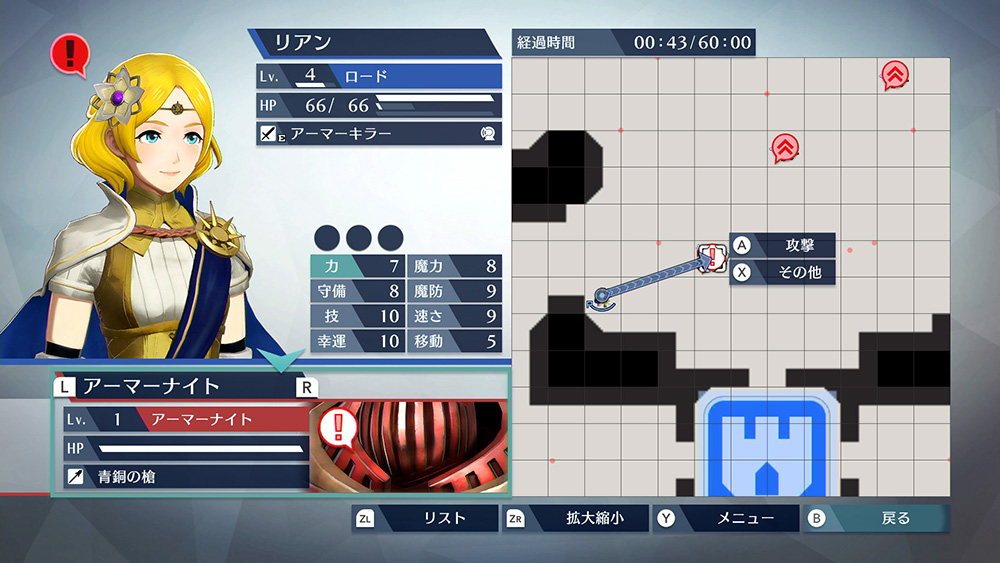Click the top-right red enemy chevron marker
The image size is (1000, 563).
point(895,75)
